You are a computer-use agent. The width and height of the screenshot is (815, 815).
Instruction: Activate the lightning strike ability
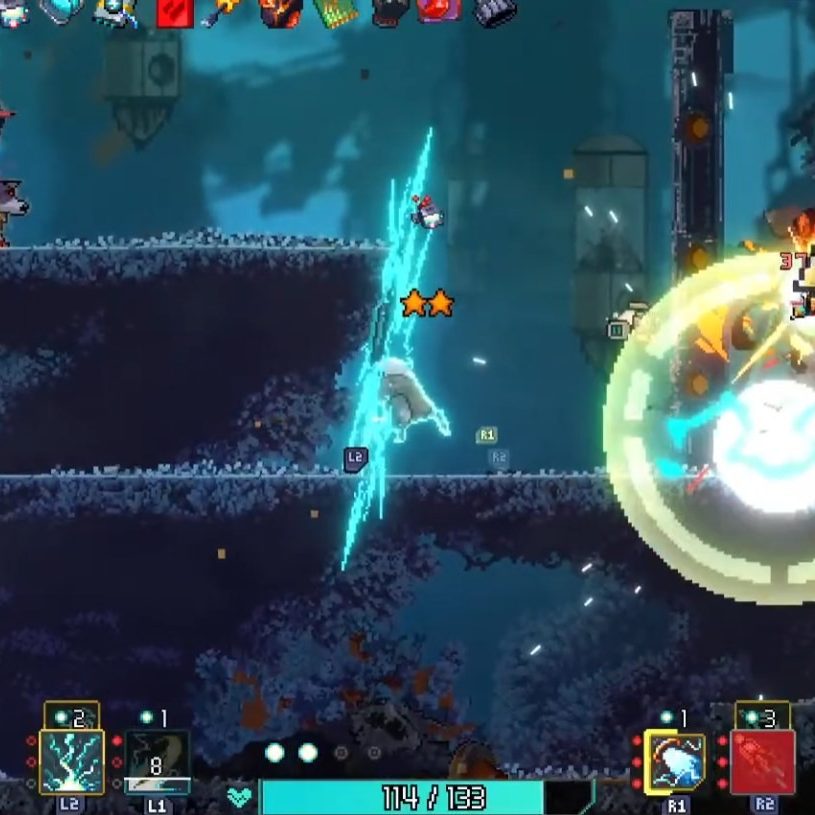(x=71, y=761)
